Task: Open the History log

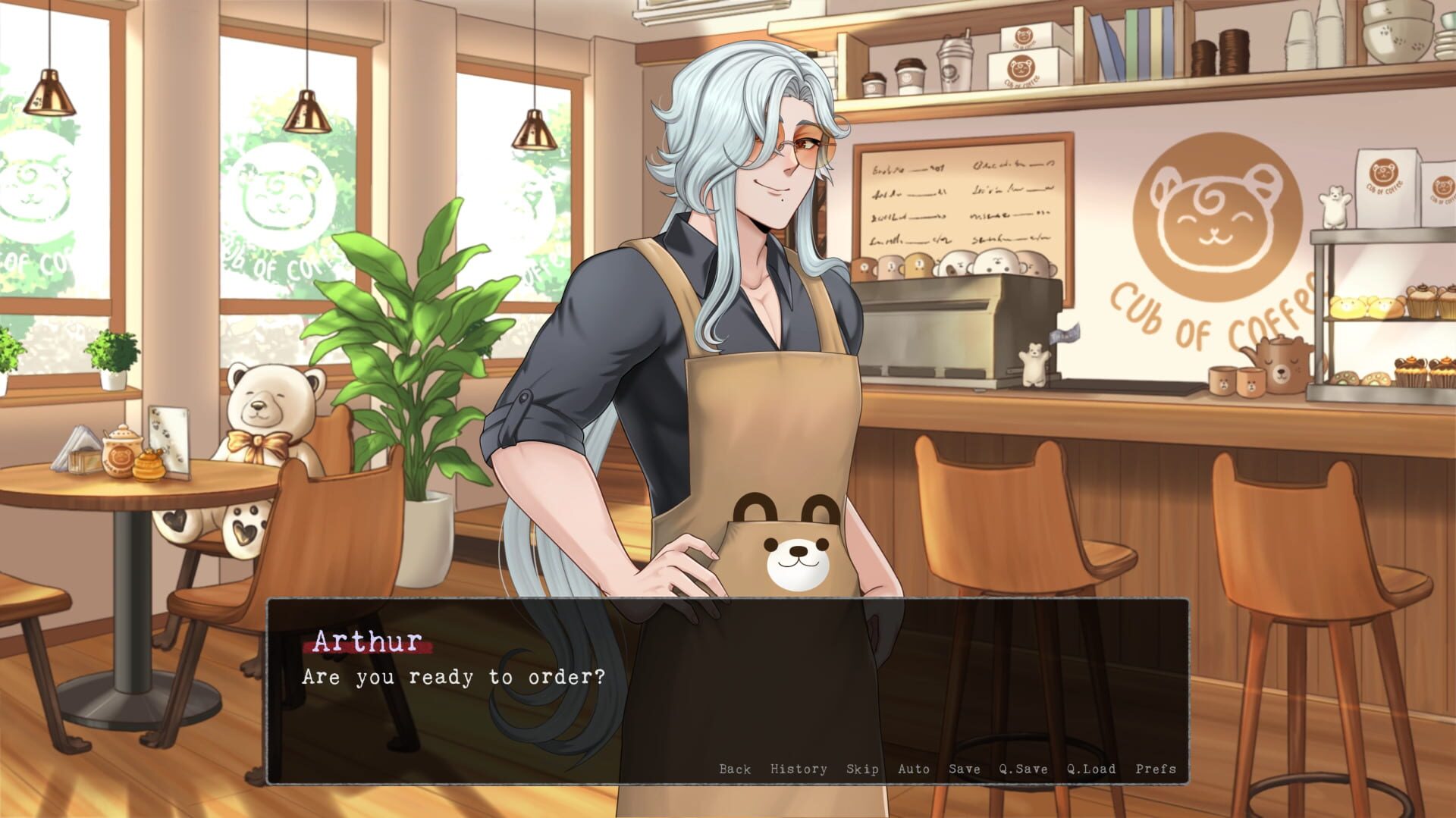Action: pyautogui.click(x=798, y=769)
